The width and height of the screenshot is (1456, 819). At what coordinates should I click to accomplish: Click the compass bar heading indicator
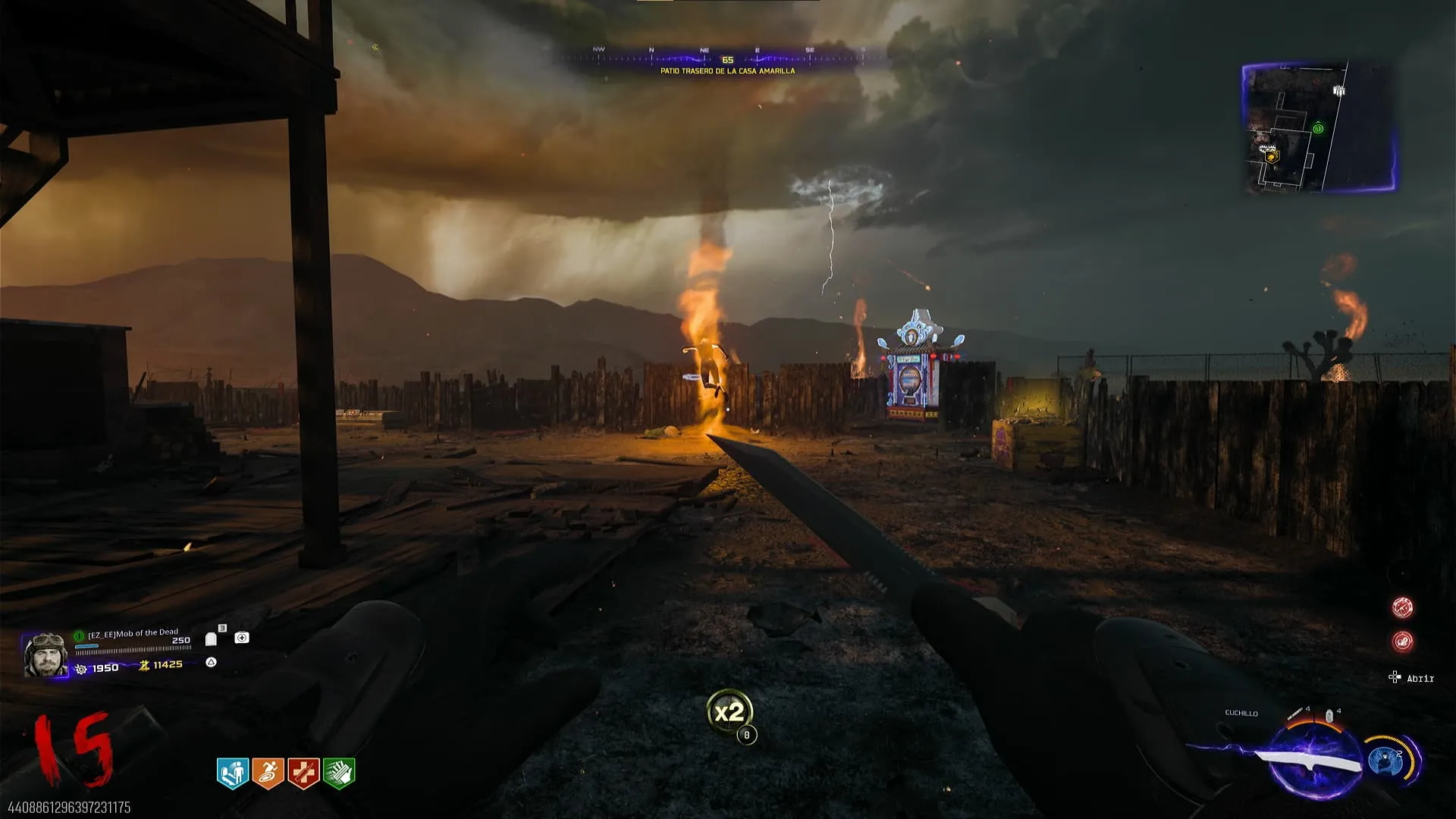[x=727, y=59]
